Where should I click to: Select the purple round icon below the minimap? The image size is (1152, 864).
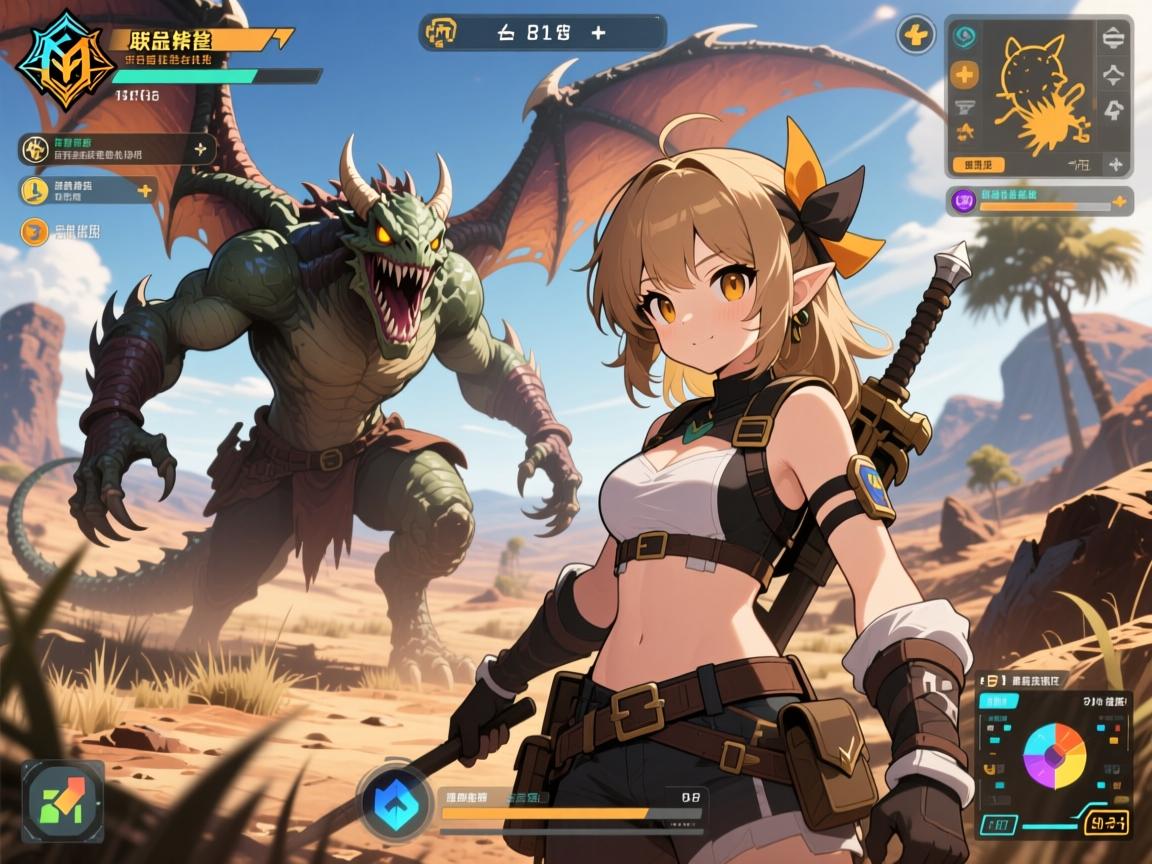(x=966, y=201)
